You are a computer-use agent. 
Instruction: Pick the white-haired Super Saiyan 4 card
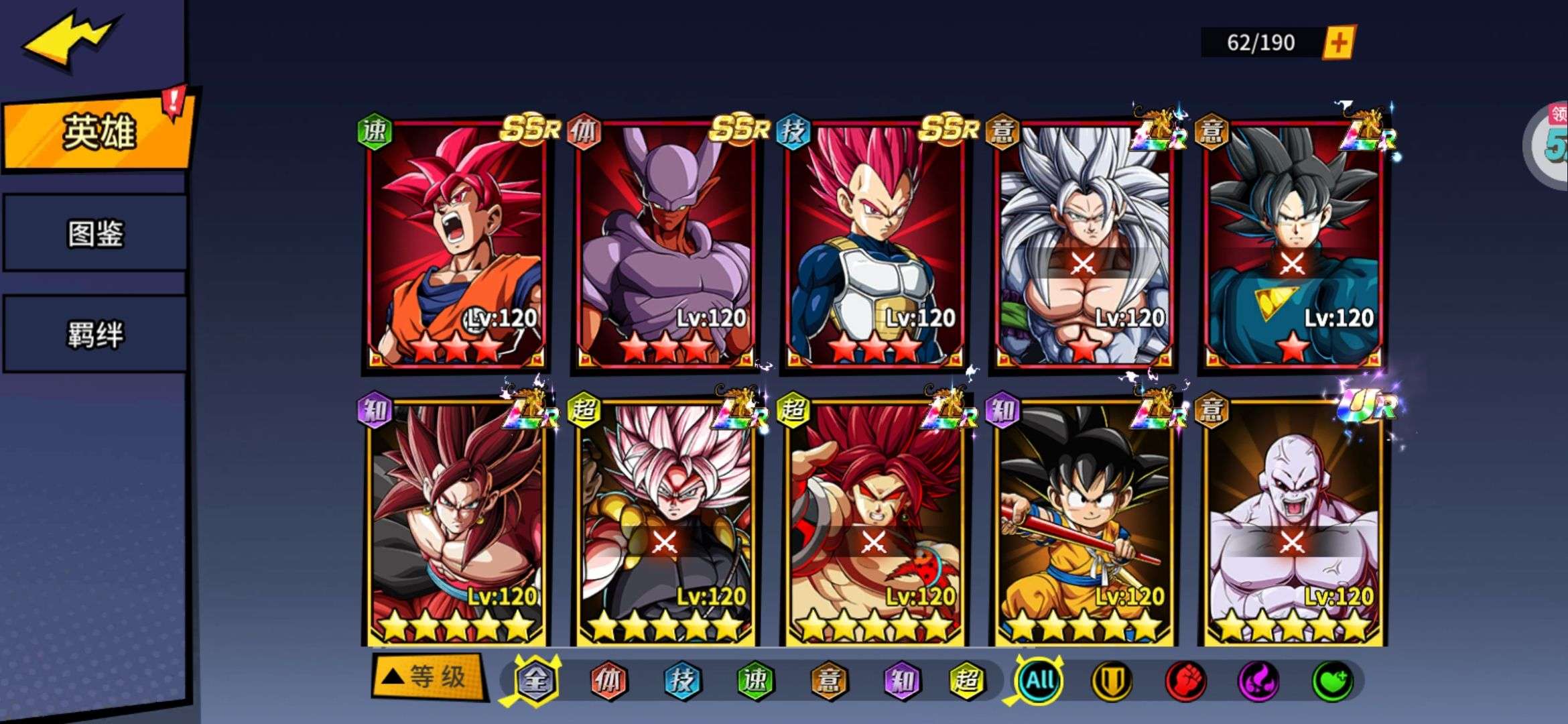(x=1084, y=245)
